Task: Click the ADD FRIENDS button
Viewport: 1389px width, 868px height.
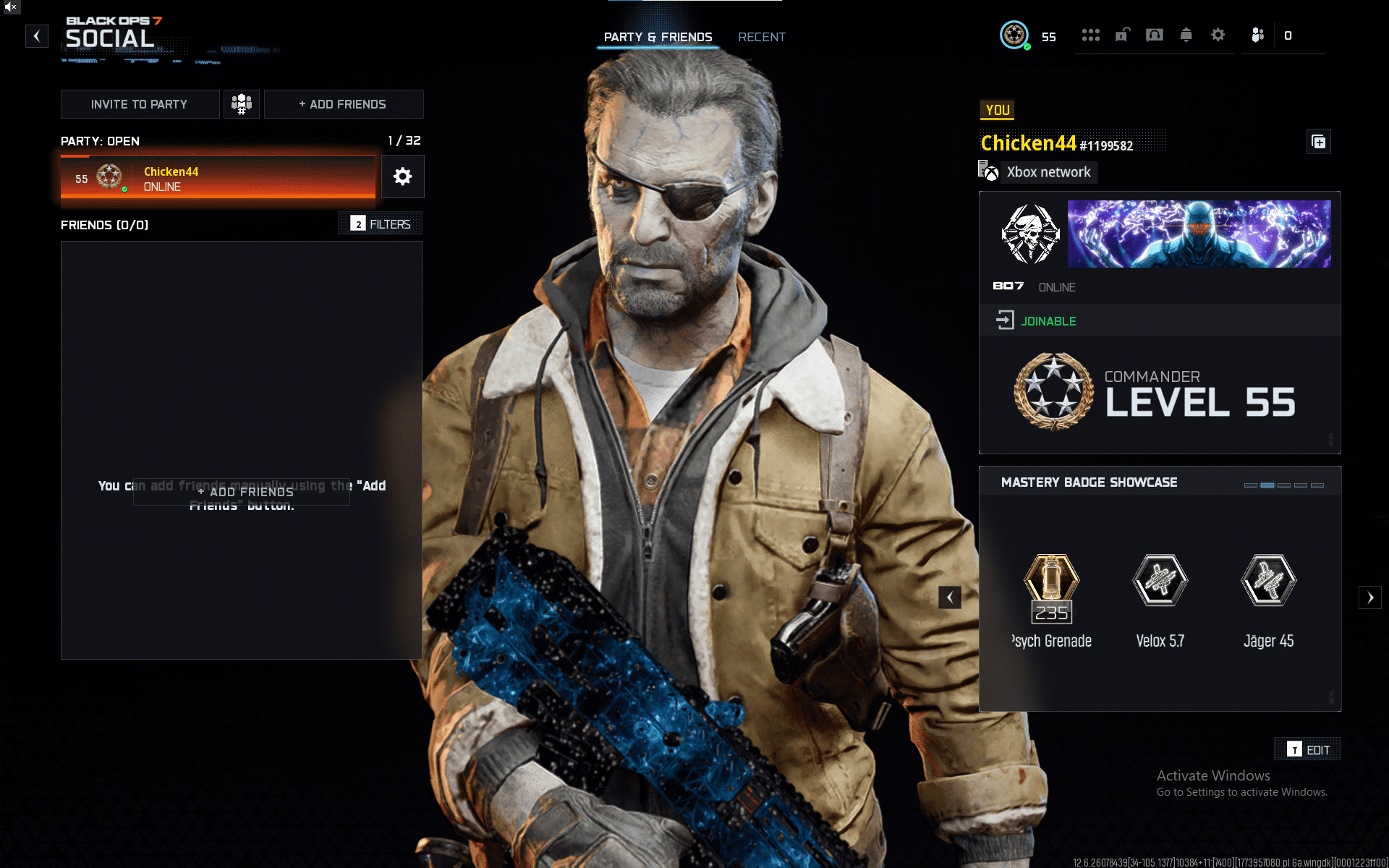Action: click(x=343, y=103)
